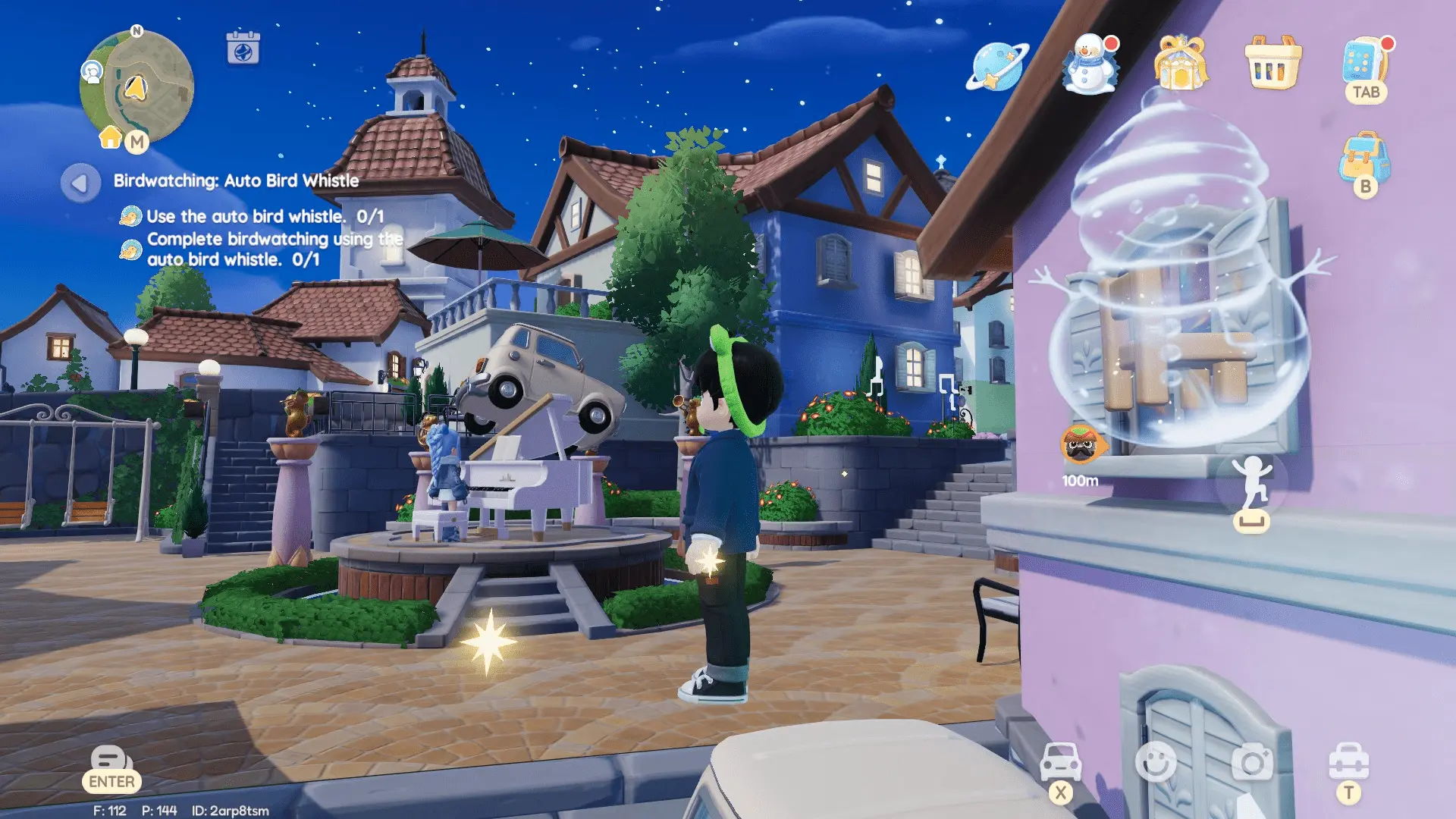Expand the minimap in the corner
Screen dimensions: 1456x819
(136, 87)
